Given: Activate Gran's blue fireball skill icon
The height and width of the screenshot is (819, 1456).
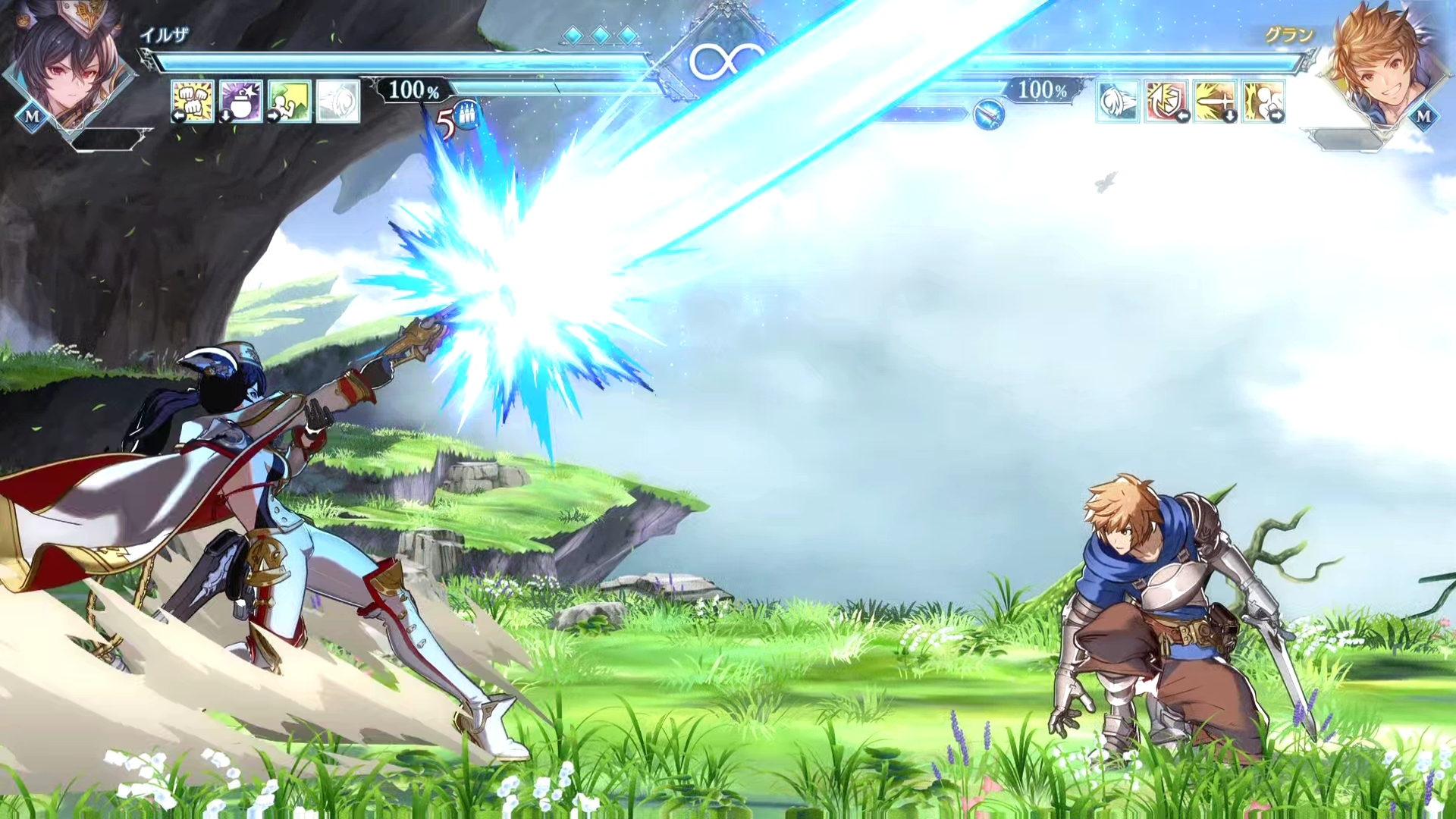Looking at the screenshot, I should [x=1117, y=101].
